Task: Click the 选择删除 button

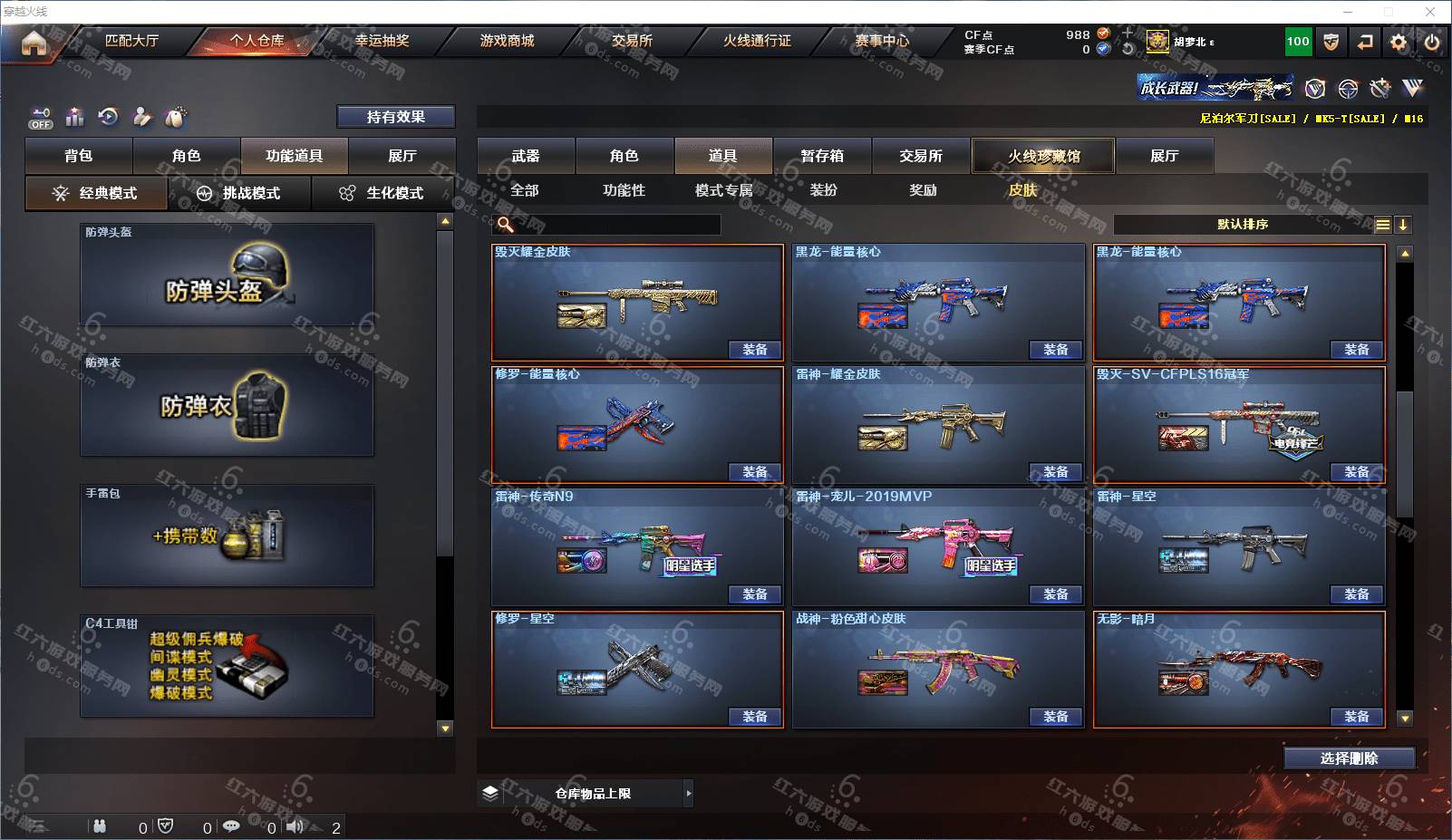Action: pyautogui.click(x=1349, y=758)
